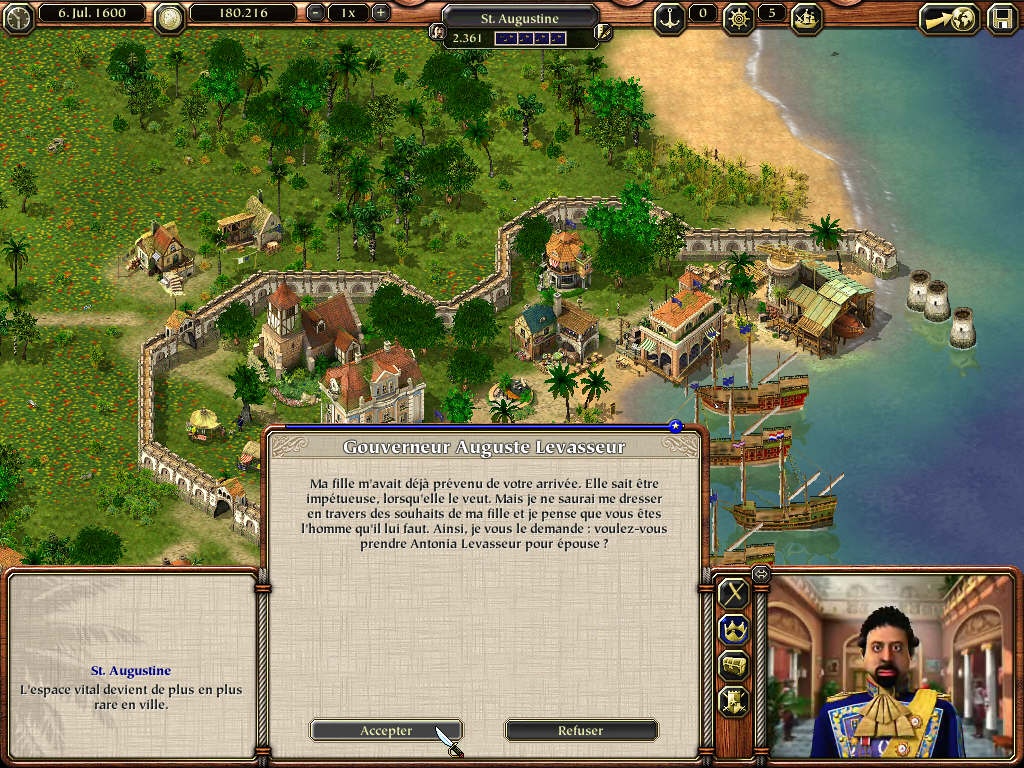Select the crossed swords icon
The width and height of the screenshot is (1024, 768).
pos(735,593)
